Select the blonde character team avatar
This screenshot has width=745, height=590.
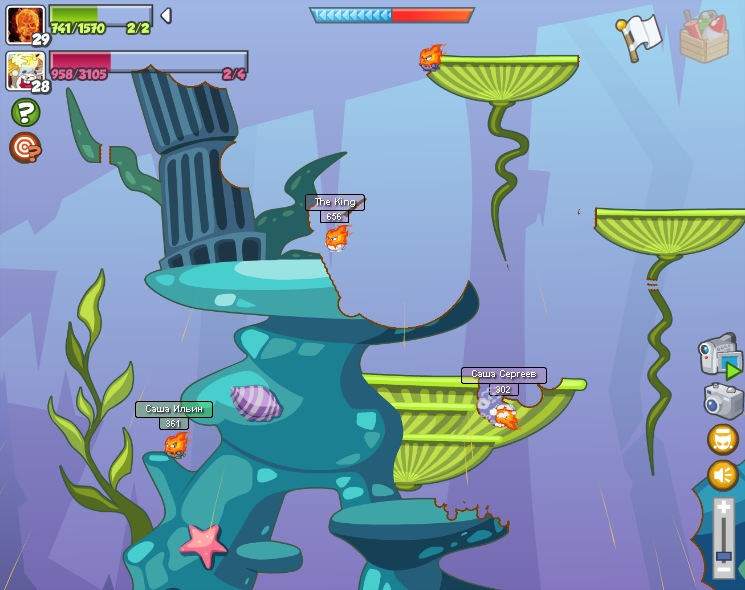pyautogui.click(x=25, y=71)
